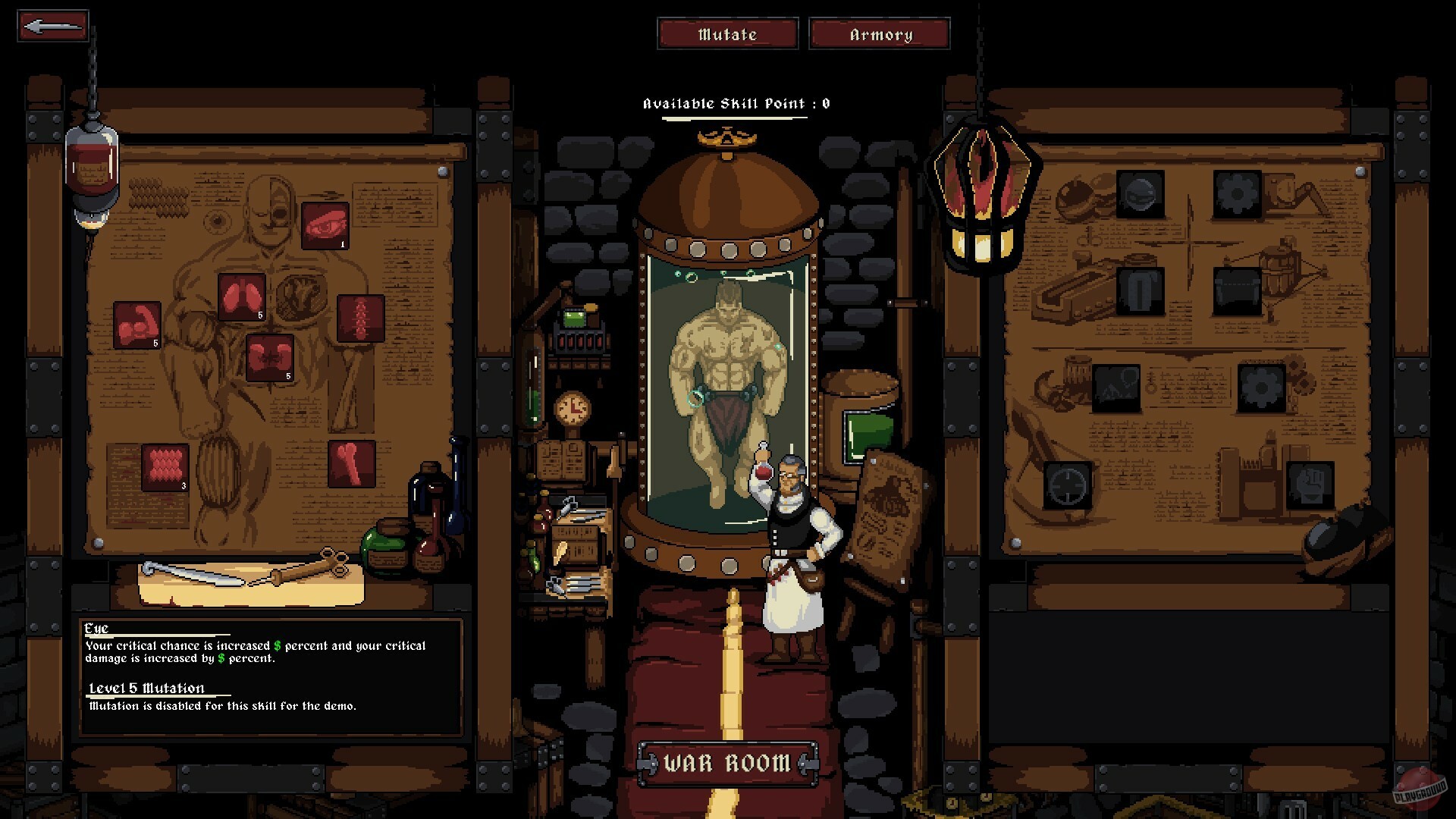Select the bone skill icon
This screenshot has width=1456, height=819.
pyautogui.click(x=351, y=465)
